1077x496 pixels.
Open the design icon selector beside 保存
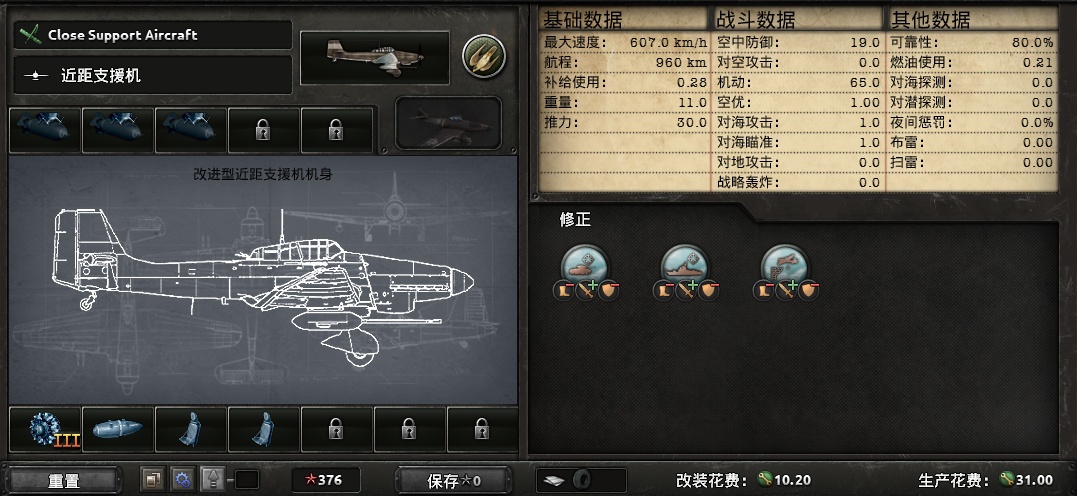[580, 480]
